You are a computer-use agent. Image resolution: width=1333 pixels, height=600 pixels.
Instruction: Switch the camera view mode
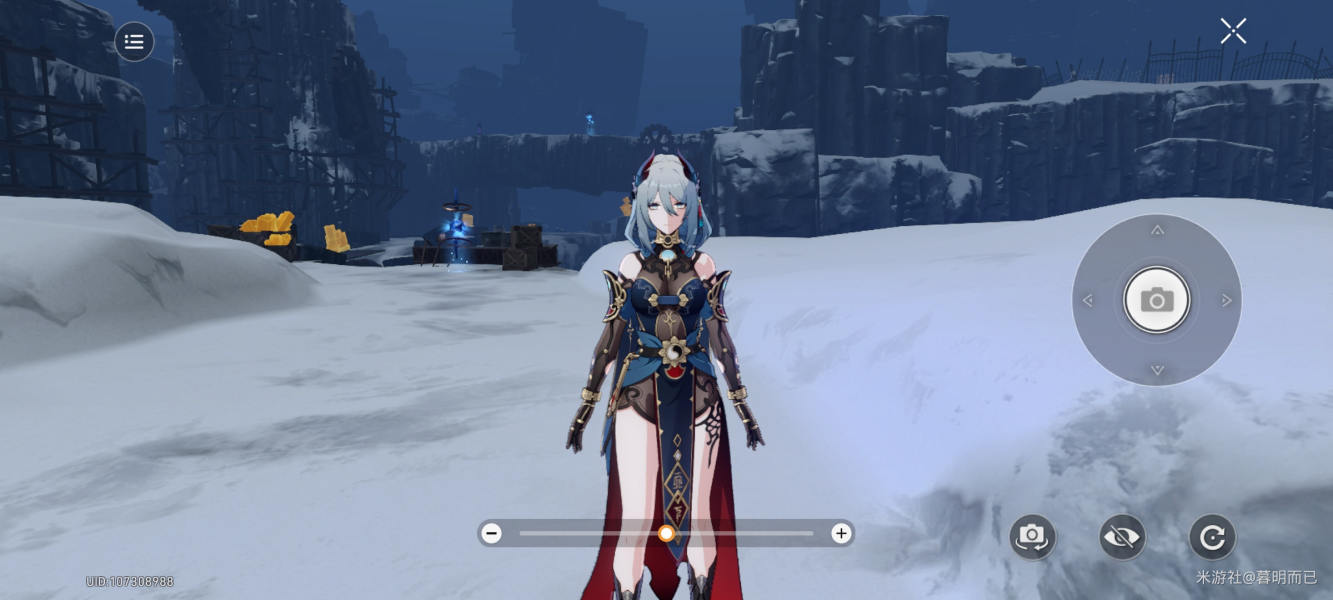click(1032, 538)
